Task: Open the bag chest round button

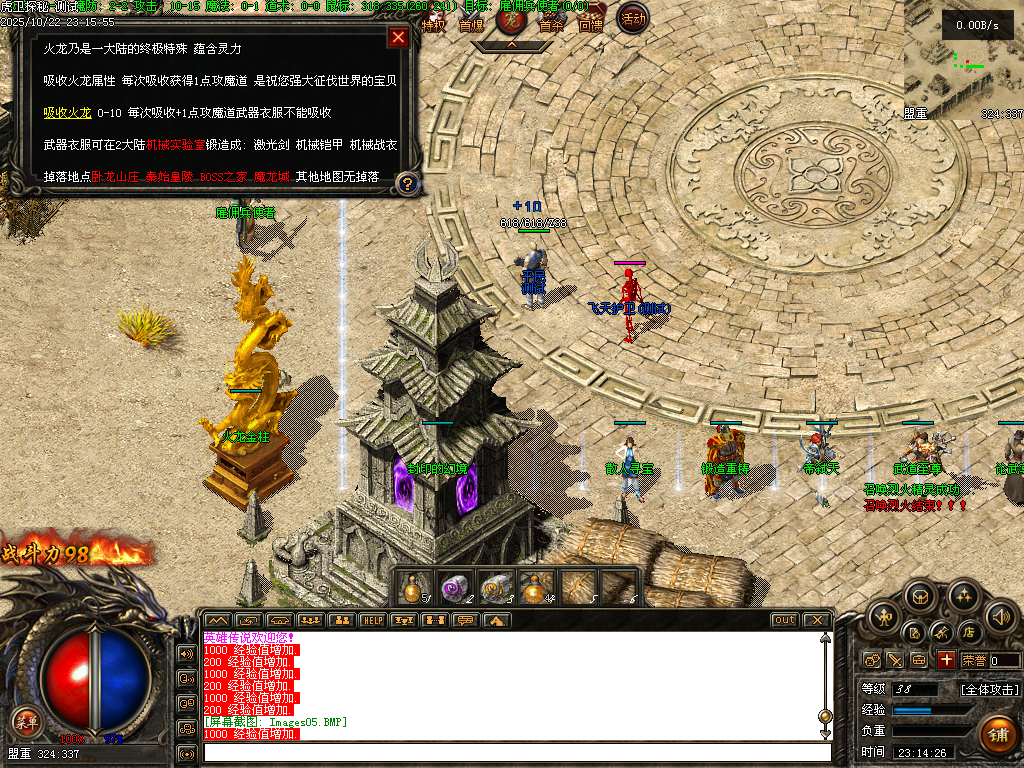Action: click(921, 597)
